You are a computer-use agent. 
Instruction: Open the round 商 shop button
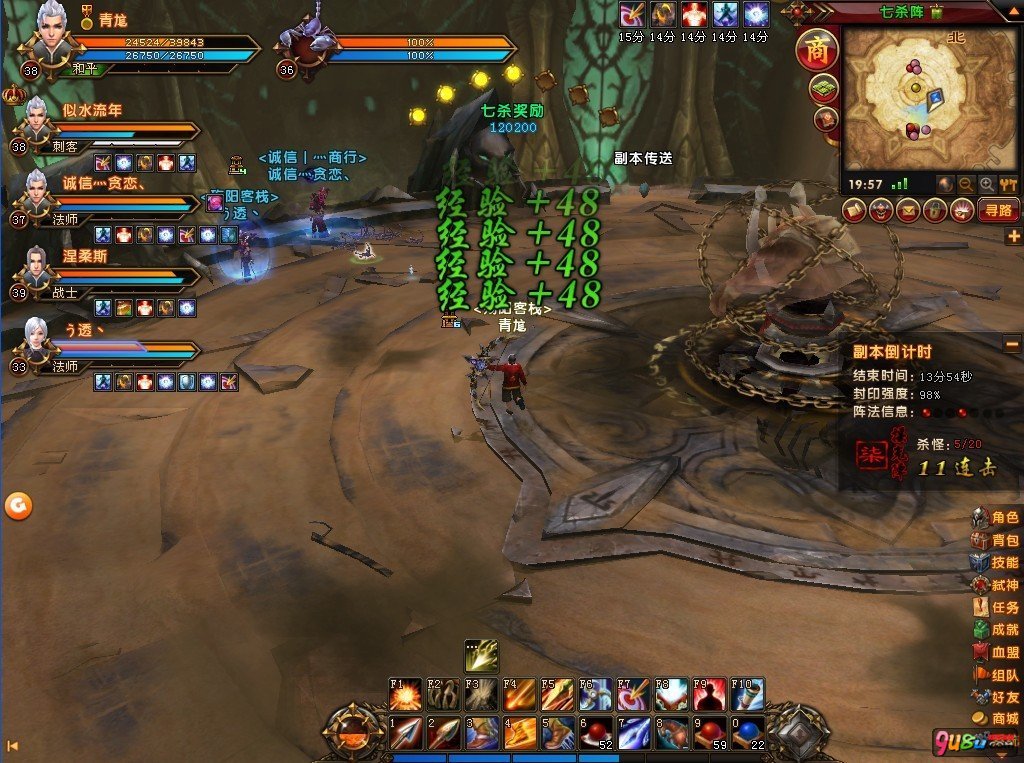coord(816,50)
